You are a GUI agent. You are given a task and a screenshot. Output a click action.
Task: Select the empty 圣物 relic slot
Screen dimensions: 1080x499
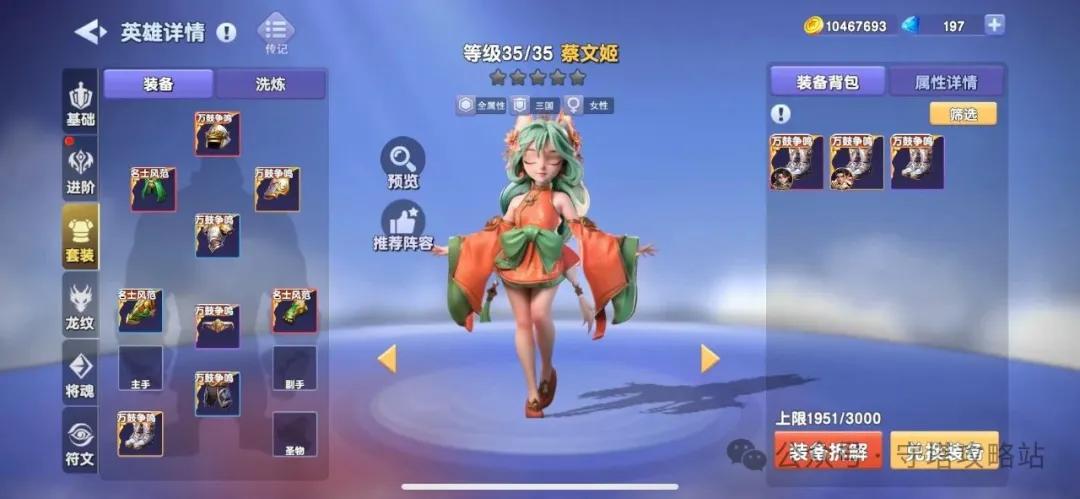(x=294, y=434)
